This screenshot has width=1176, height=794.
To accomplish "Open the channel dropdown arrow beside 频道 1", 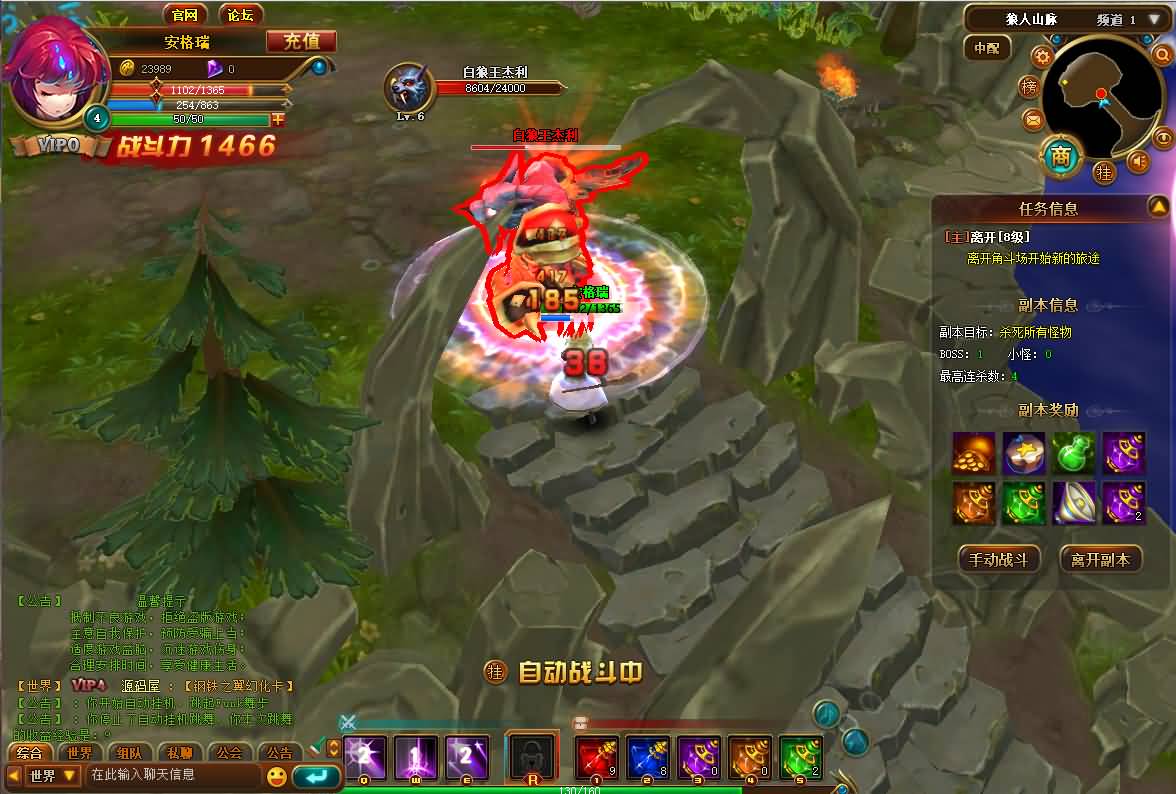I will [x=1154, y=19].
